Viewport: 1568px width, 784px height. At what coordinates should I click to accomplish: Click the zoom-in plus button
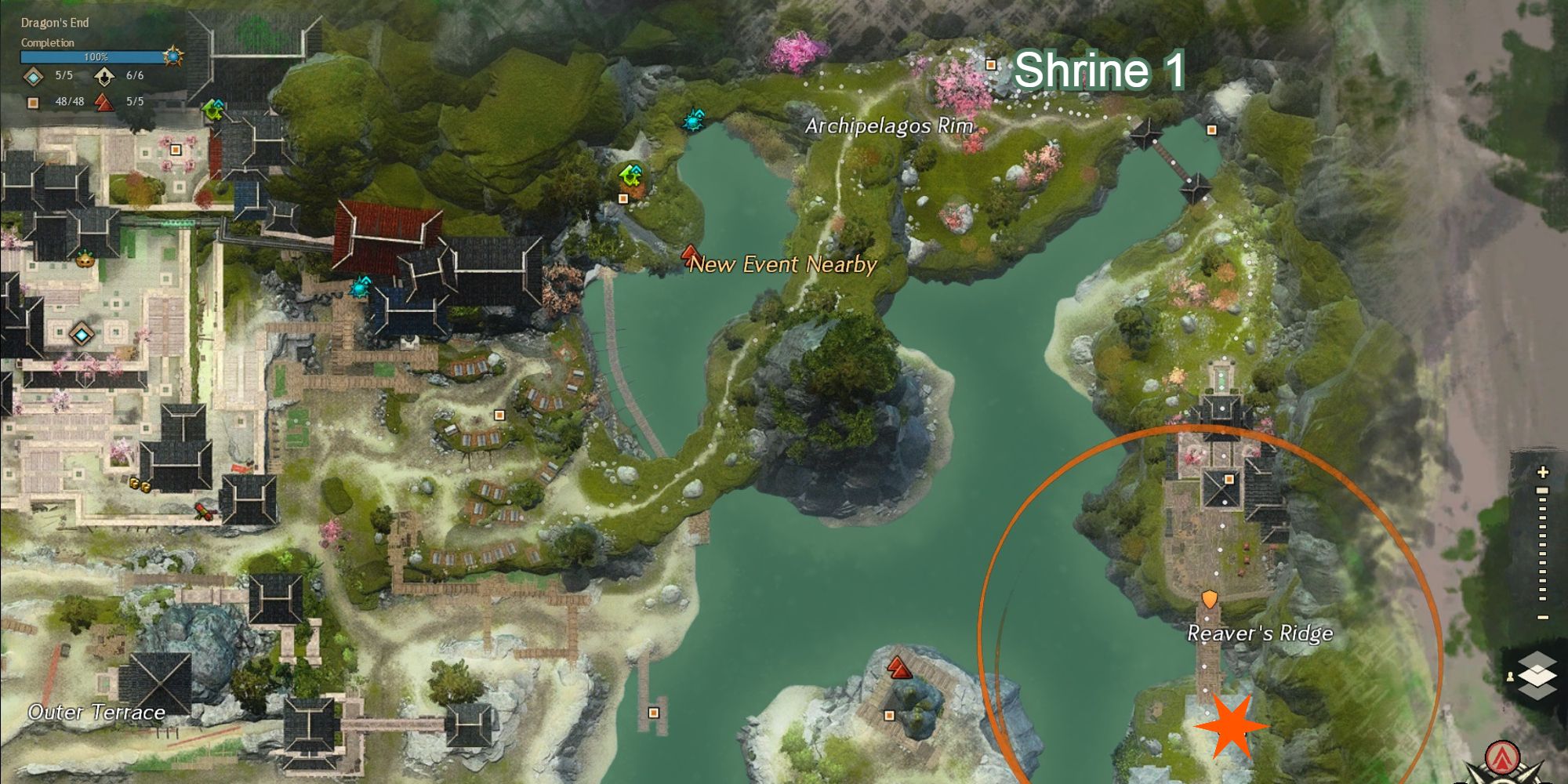point(1542,472)
